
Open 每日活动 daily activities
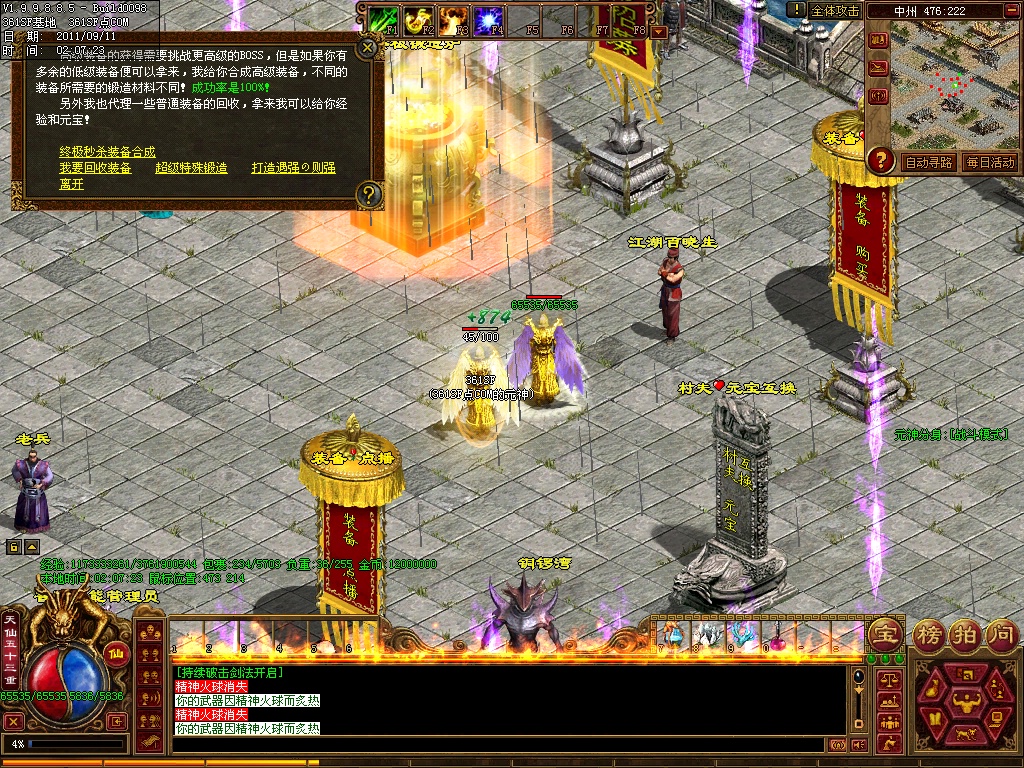click(x=989, y=162)
